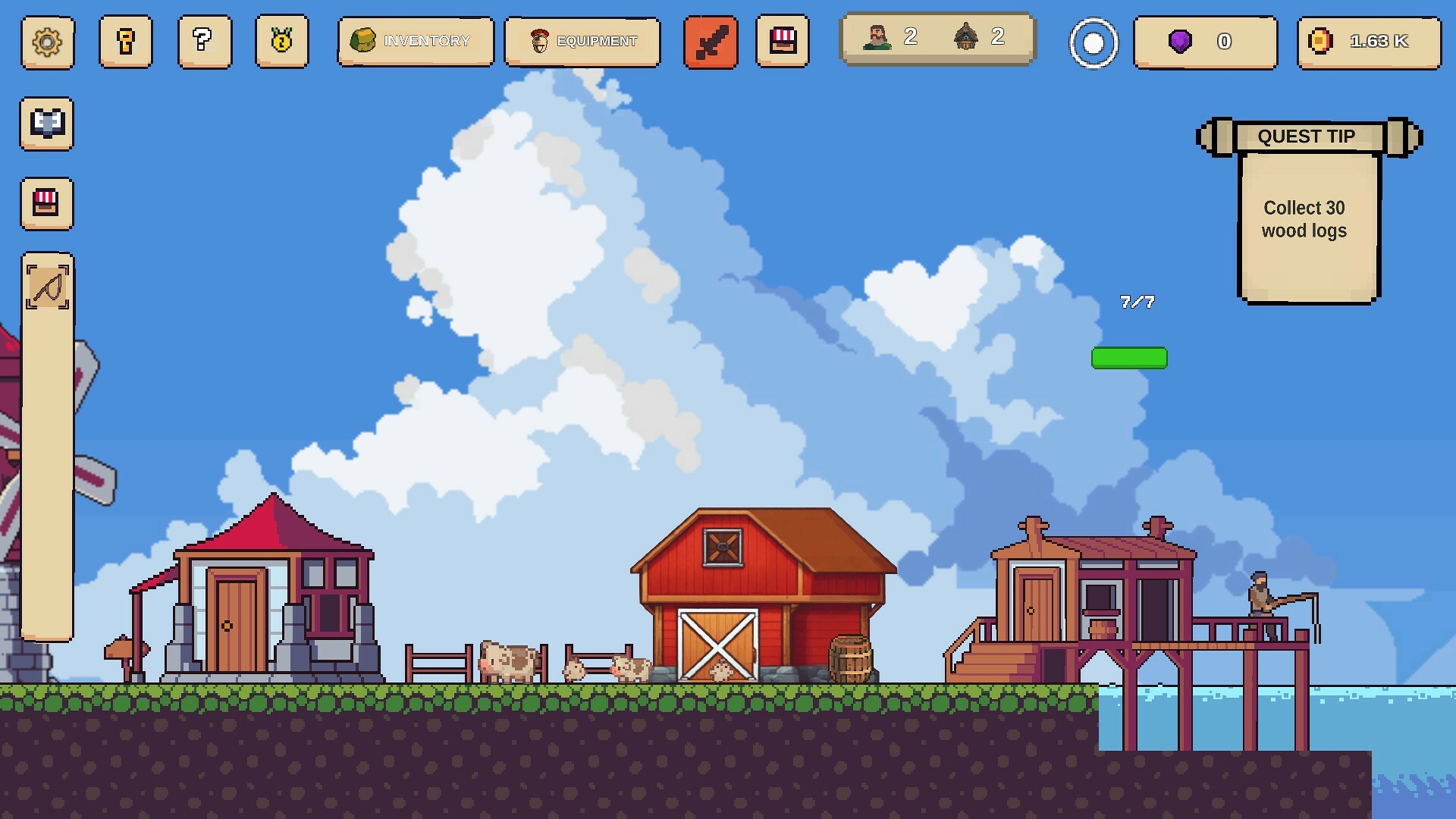Click the axe tool icon in the left sidebar
The height and width of the screenshot is (819, 1456).
(x=47, y=125)
